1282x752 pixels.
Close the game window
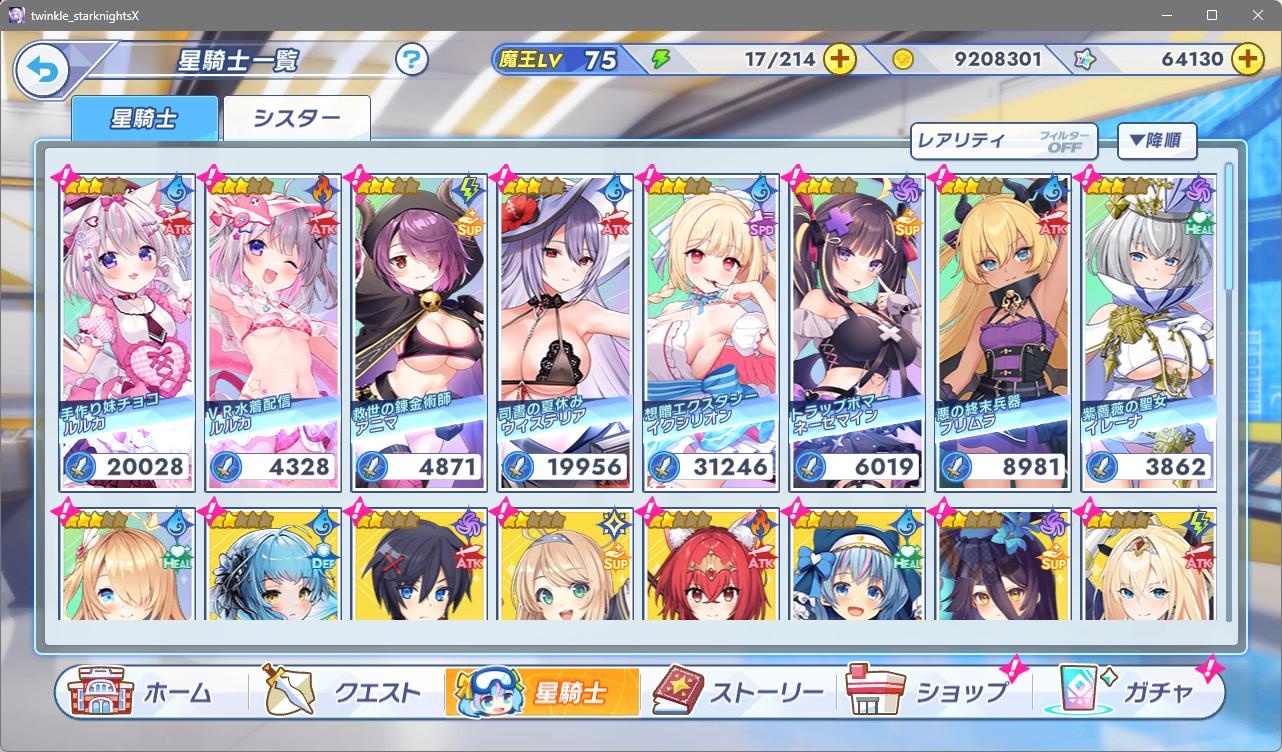click(x=1258, y=15)
